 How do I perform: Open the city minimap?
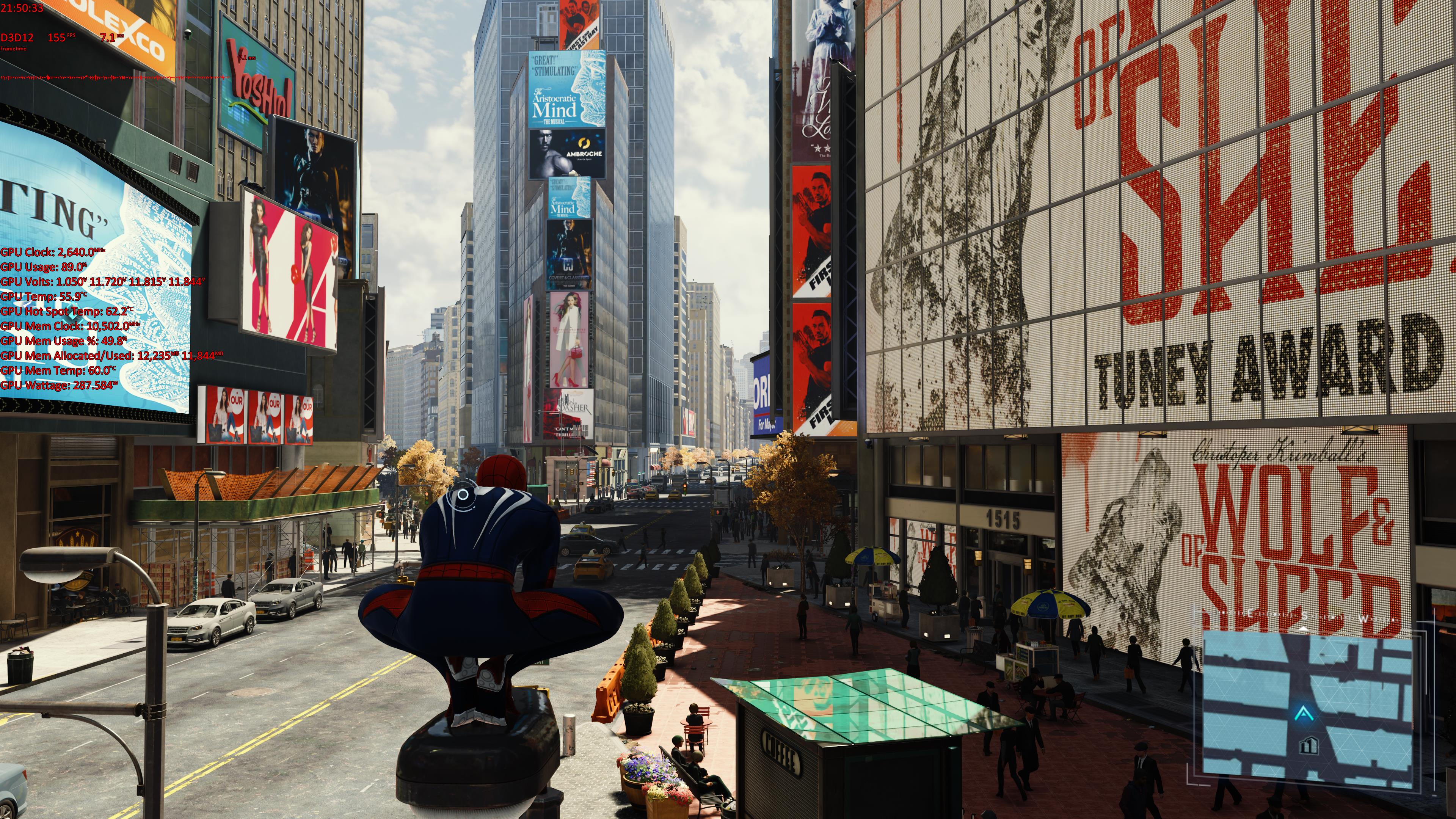(x=1307, y=706)
